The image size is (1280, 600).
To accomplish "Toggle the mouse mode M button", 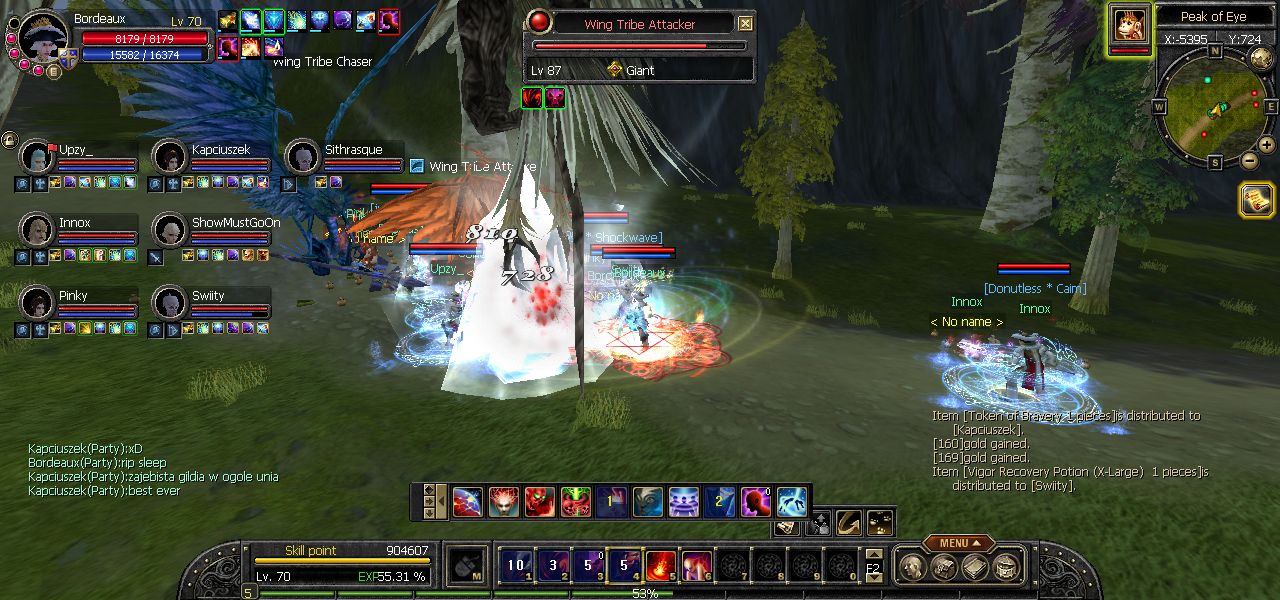I will tap(466, 566).
